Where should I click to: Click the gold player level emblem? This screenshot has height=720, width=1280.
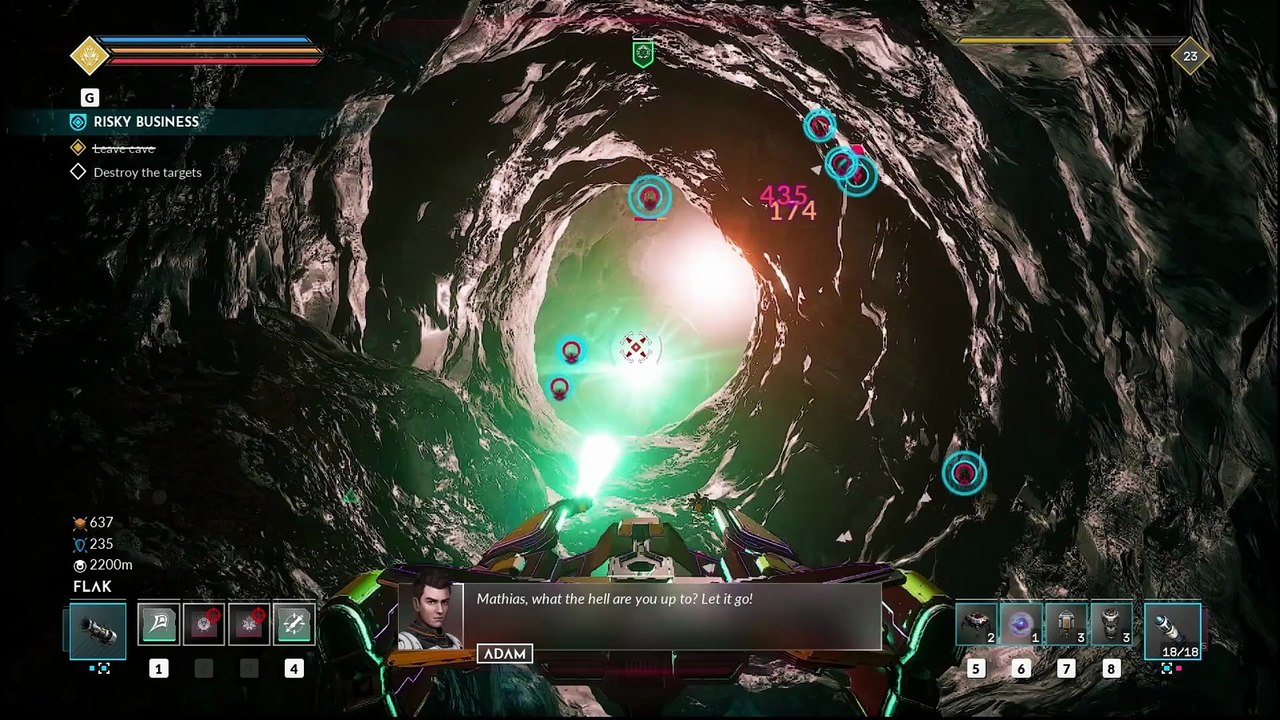click(x=89, y=55)
